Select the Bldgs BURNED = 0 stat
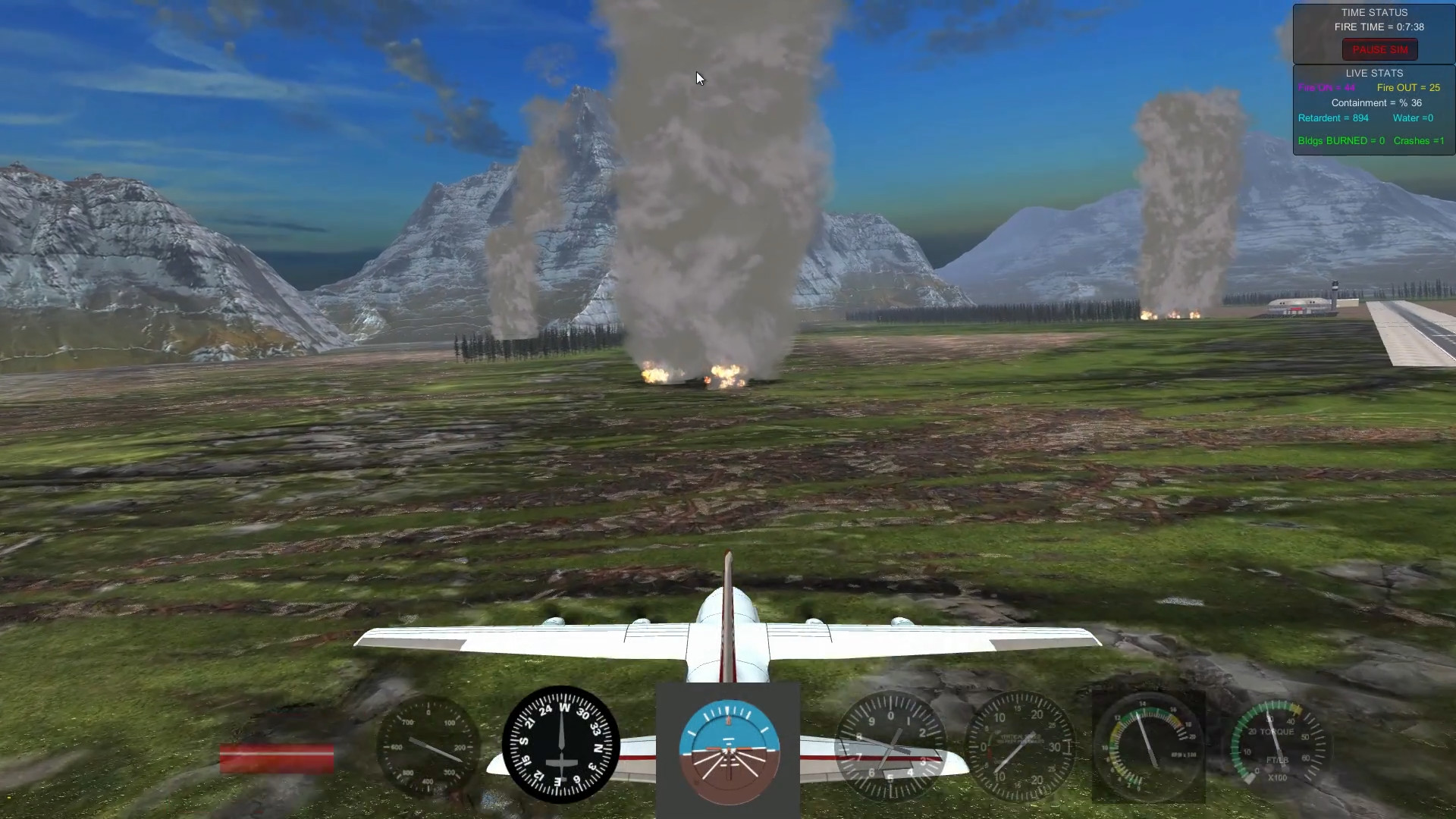The height and width of the screenshot is (819, 1456). pyautogui.click(x=1341, y=140)
